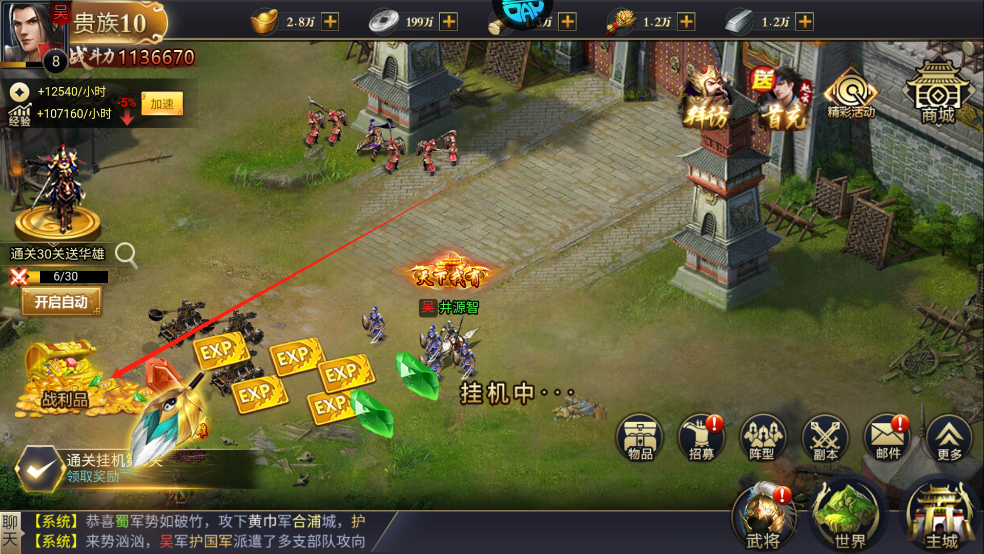Click the magnifier beside 通关30关送华雄
984x554 pixels.
click(126, 254)
